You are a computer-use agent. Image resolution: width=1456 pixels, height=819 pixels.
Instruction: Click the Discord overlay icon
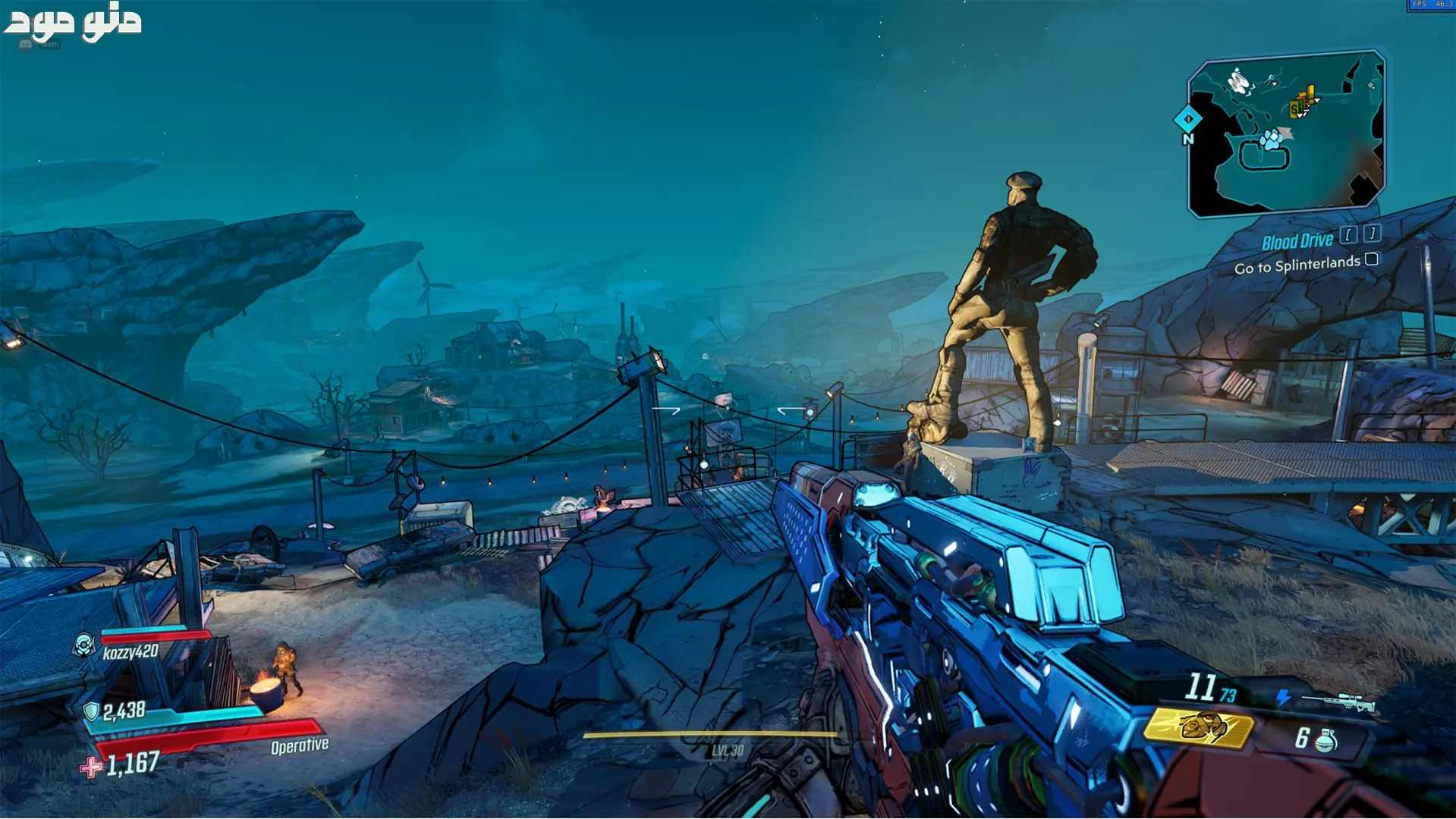(25, 45)
